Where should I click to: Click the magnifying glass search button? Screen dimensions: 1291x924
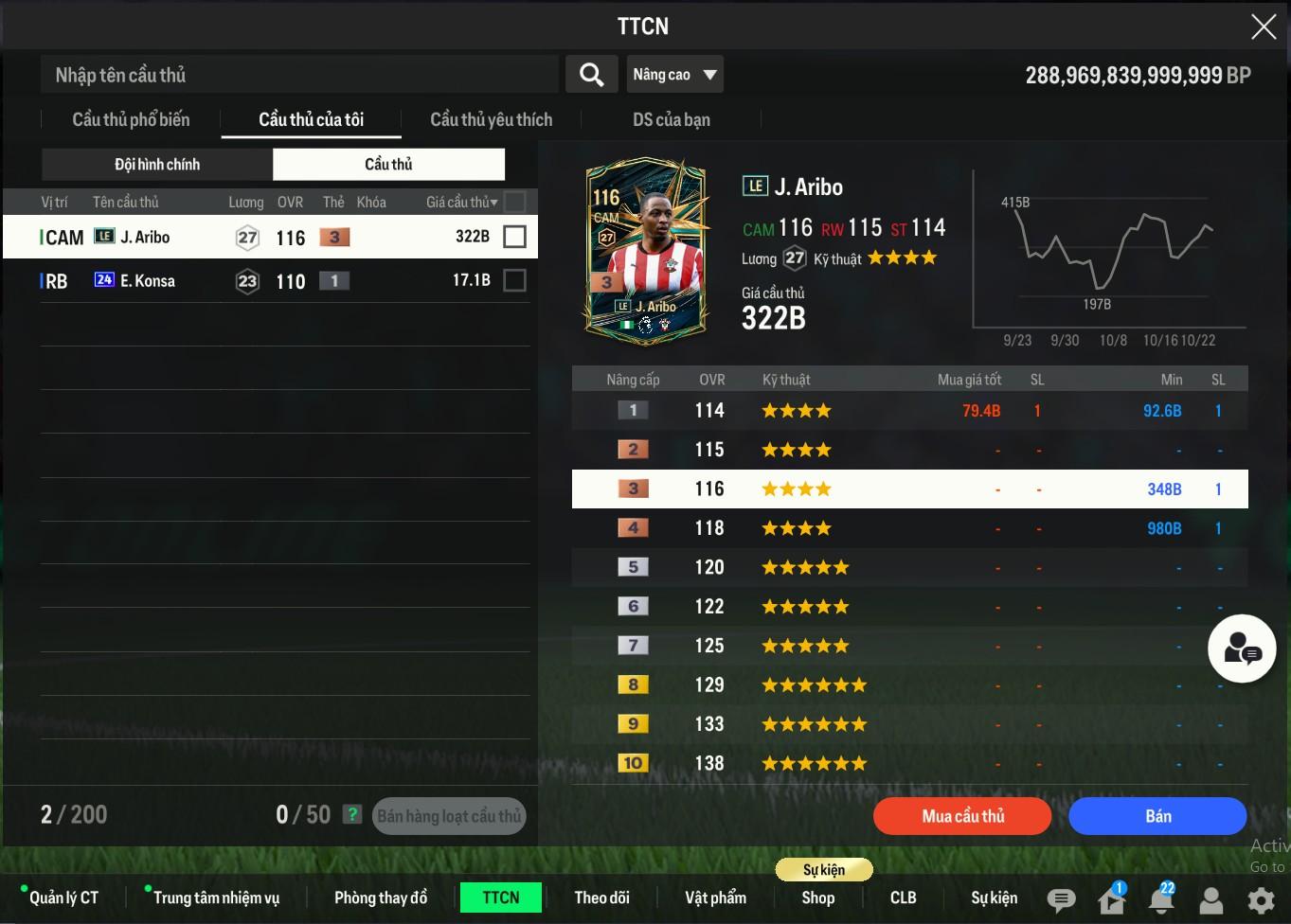click(x=591, y=75)
